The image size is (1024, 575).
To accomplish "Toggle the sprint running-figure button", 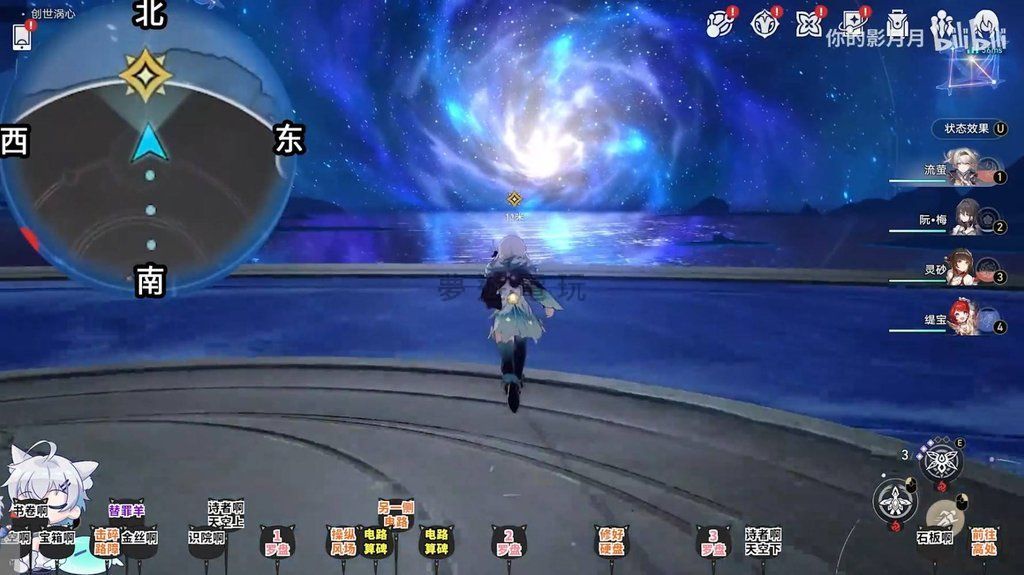I will pyautogui.click(x=944, y=516).
